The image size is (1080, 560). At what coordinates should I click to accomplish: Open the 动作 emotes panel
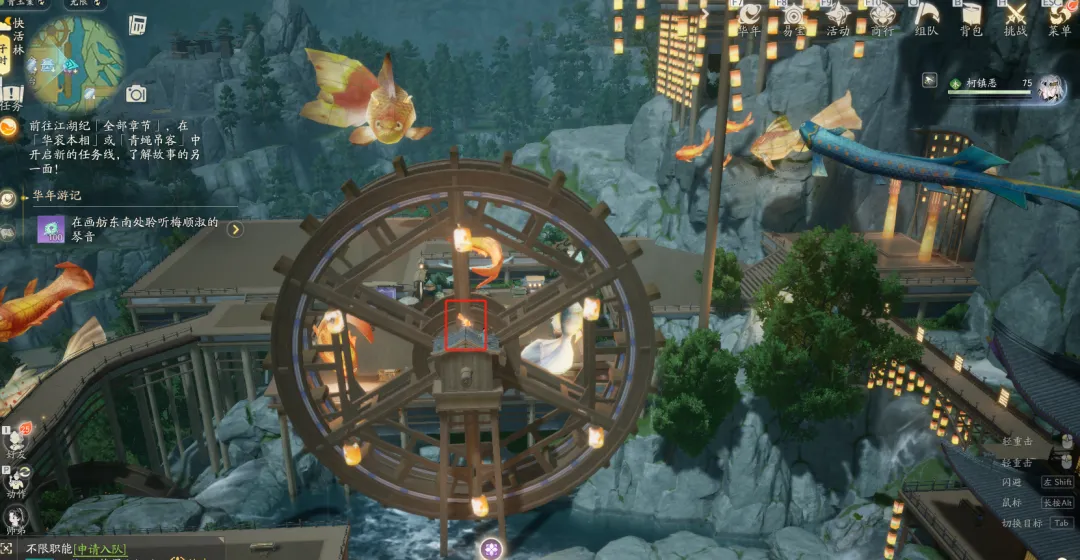click(16, 480)
